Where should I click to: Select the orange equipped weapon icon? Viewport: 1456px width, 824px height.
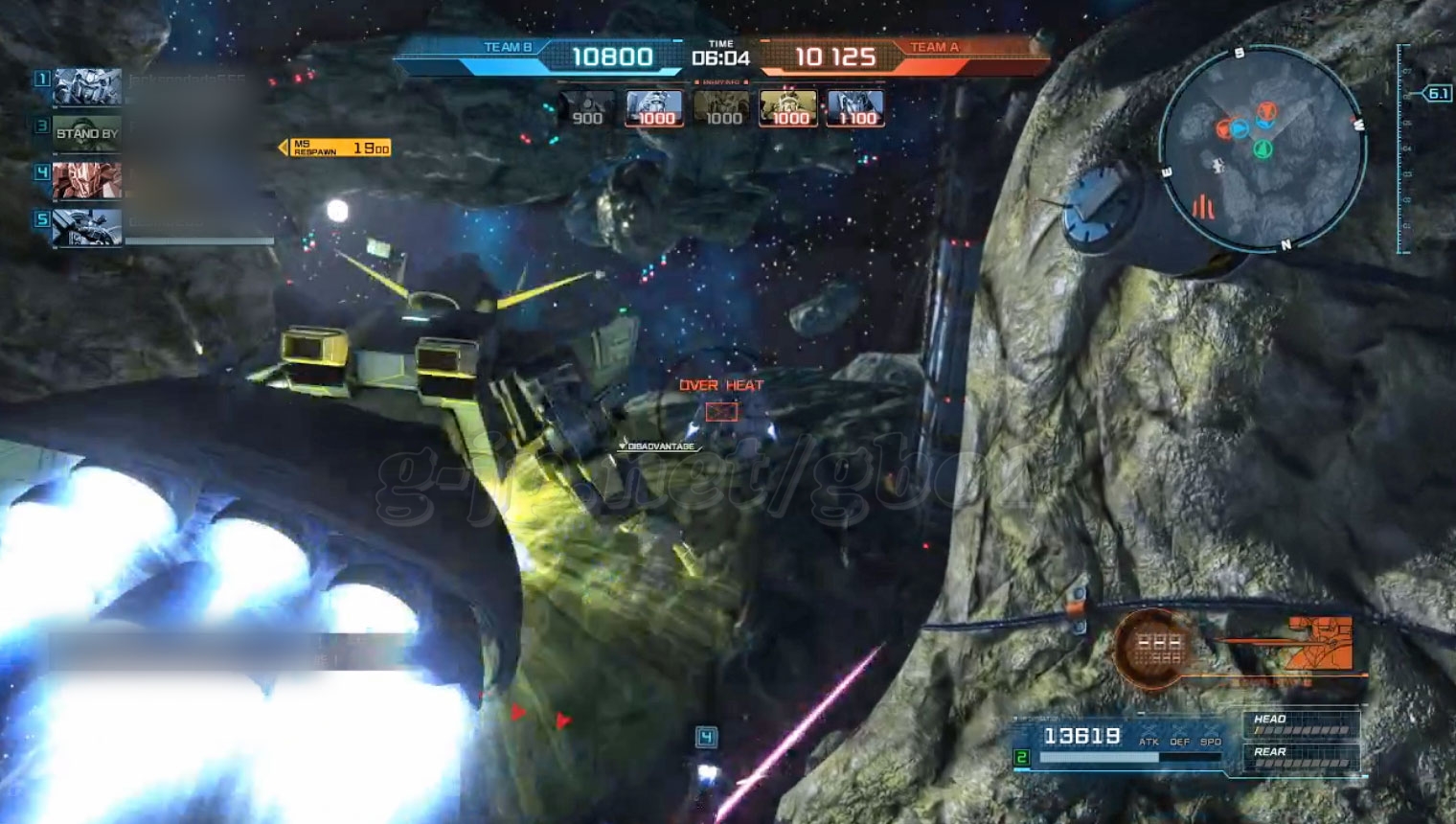1321,643
